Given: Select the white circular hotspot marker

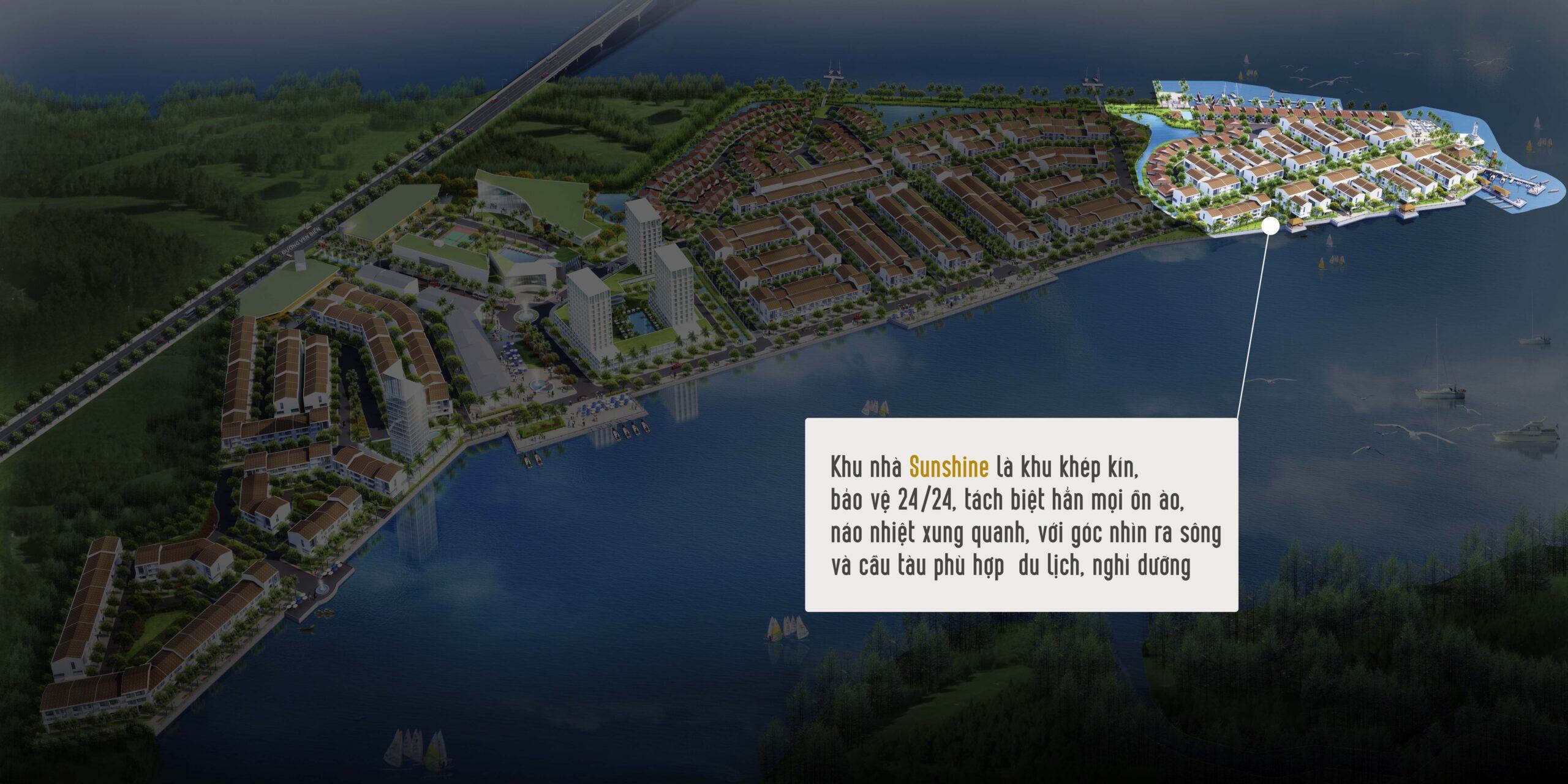Looking at the screenshot, I should coord(1270,226).
